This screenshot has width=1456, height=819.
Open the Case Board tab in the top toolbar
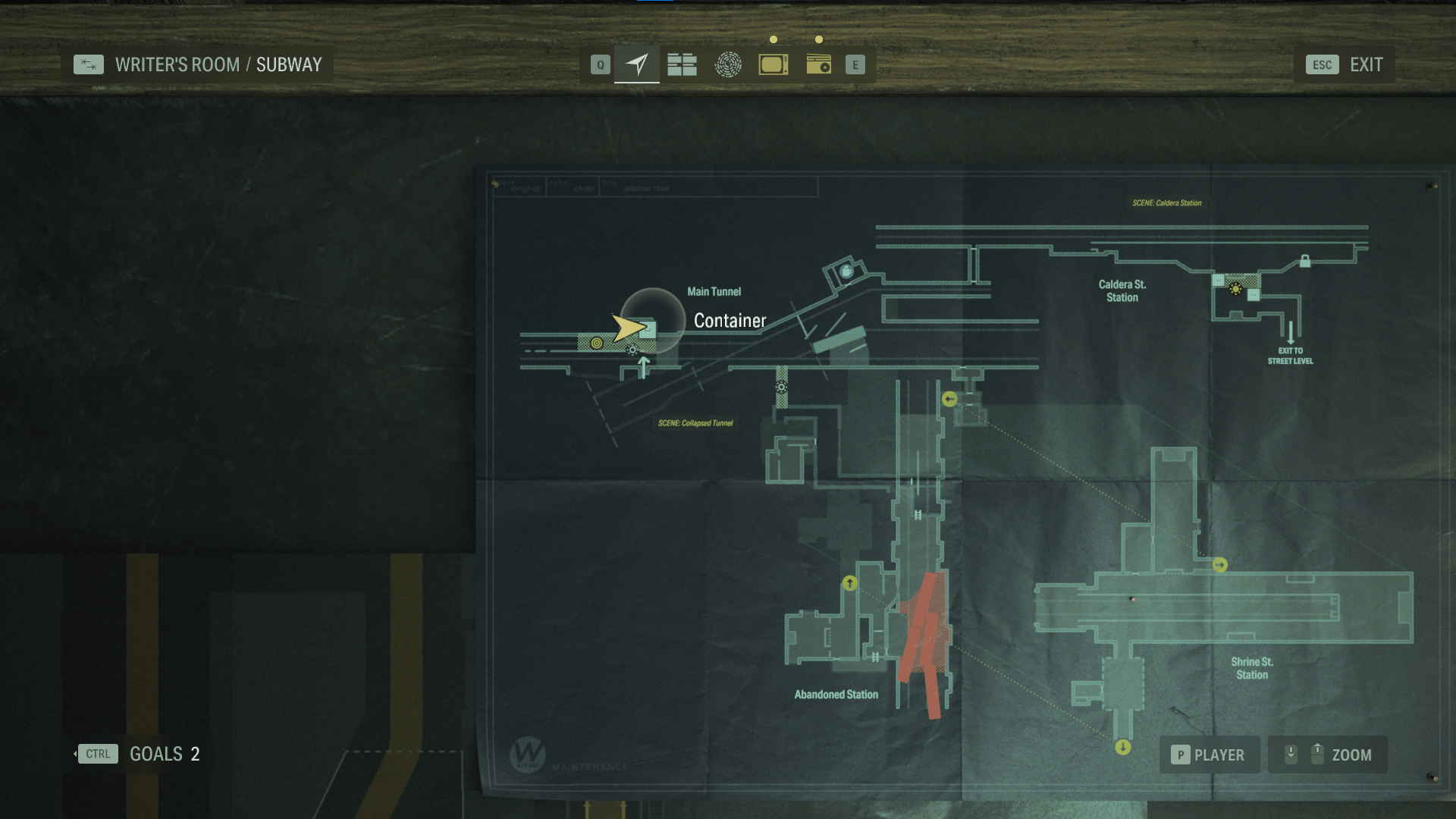pos(681,64)
